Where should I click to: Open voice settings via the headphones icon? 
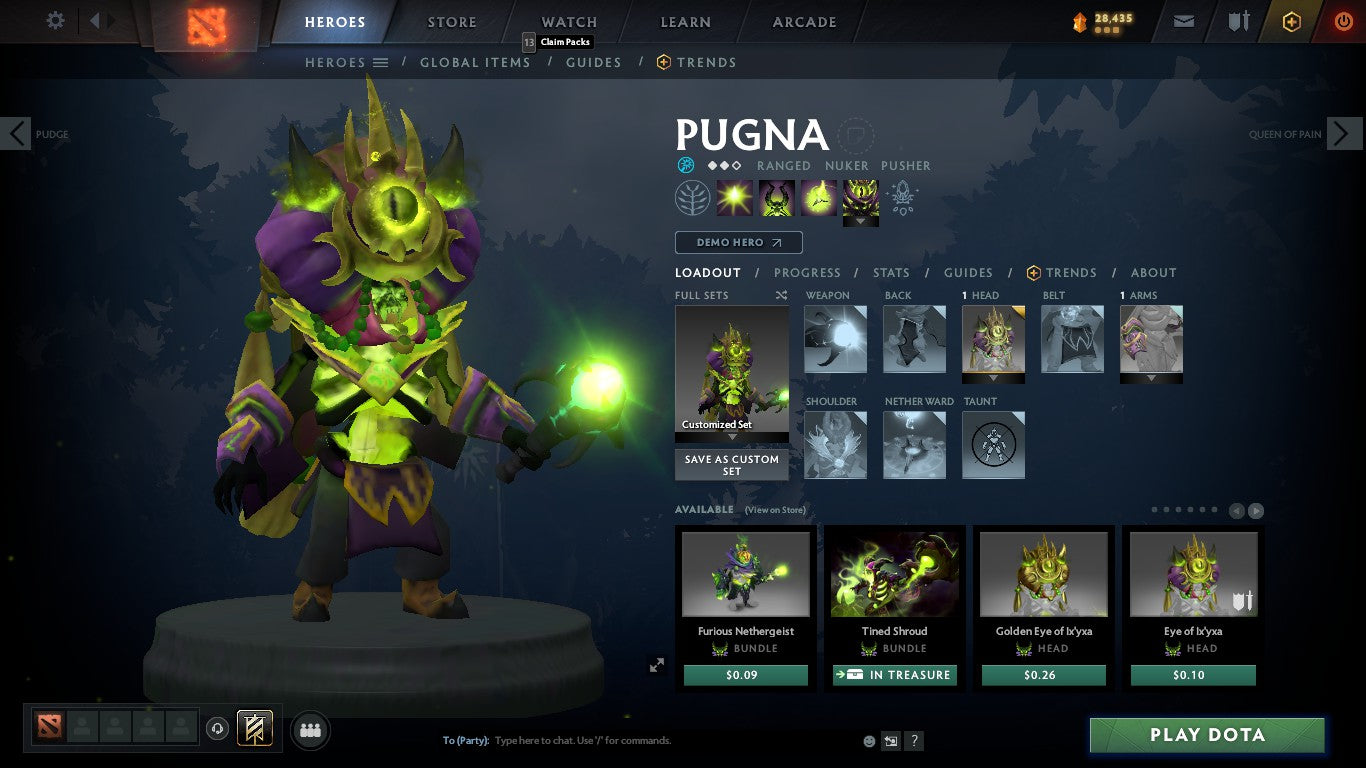(218, 728)
